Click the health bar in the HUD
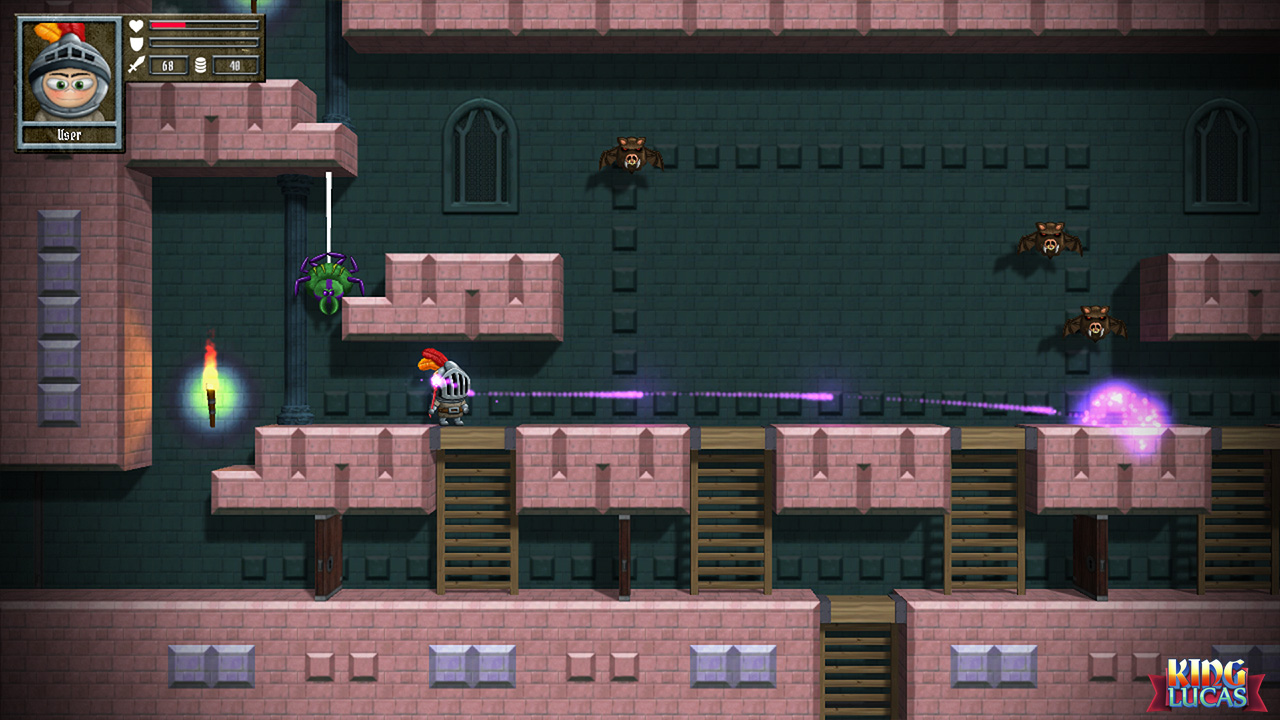 point(205,23)
